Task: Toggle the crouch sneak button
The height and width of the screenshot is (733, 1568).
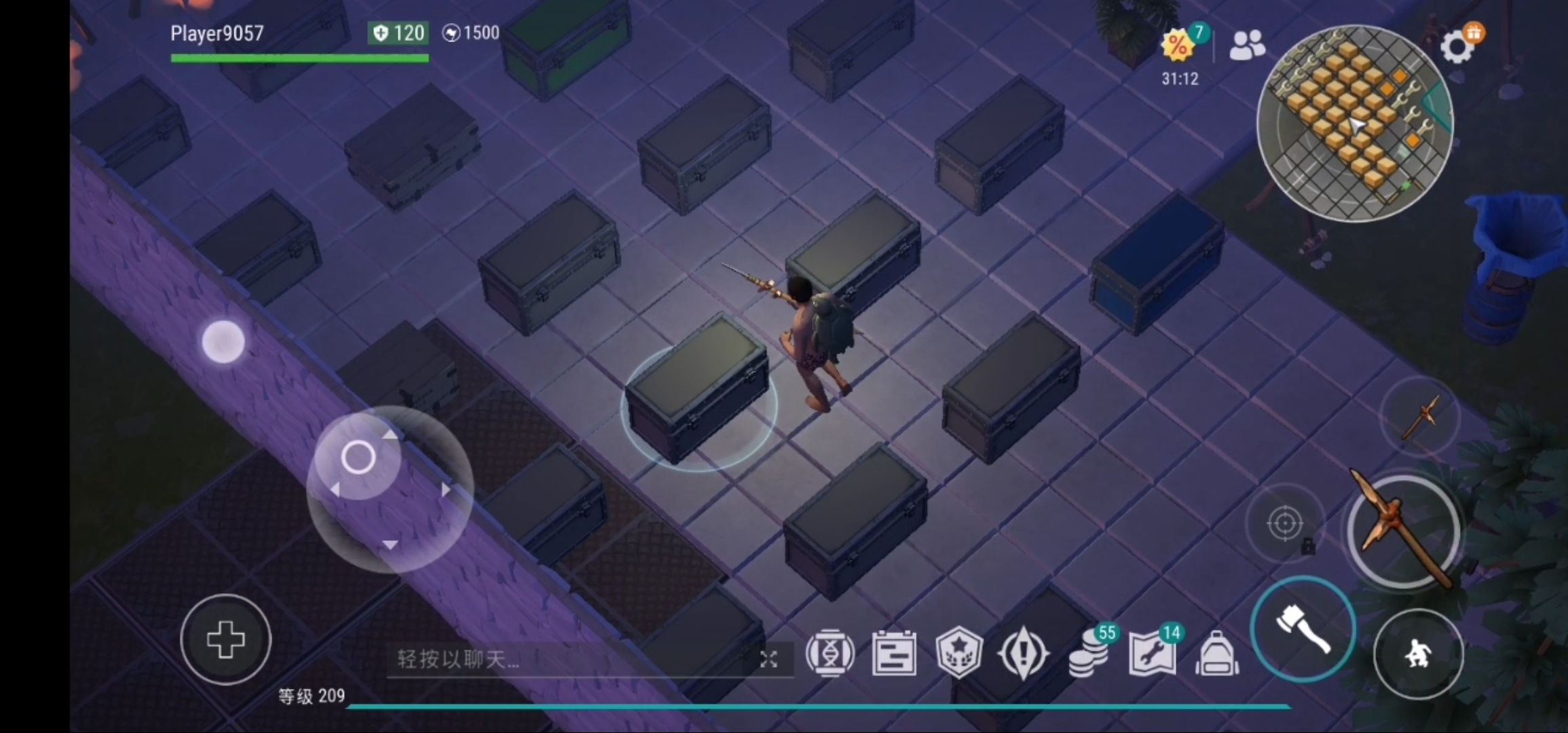Action: click(x=1418, y=654)
